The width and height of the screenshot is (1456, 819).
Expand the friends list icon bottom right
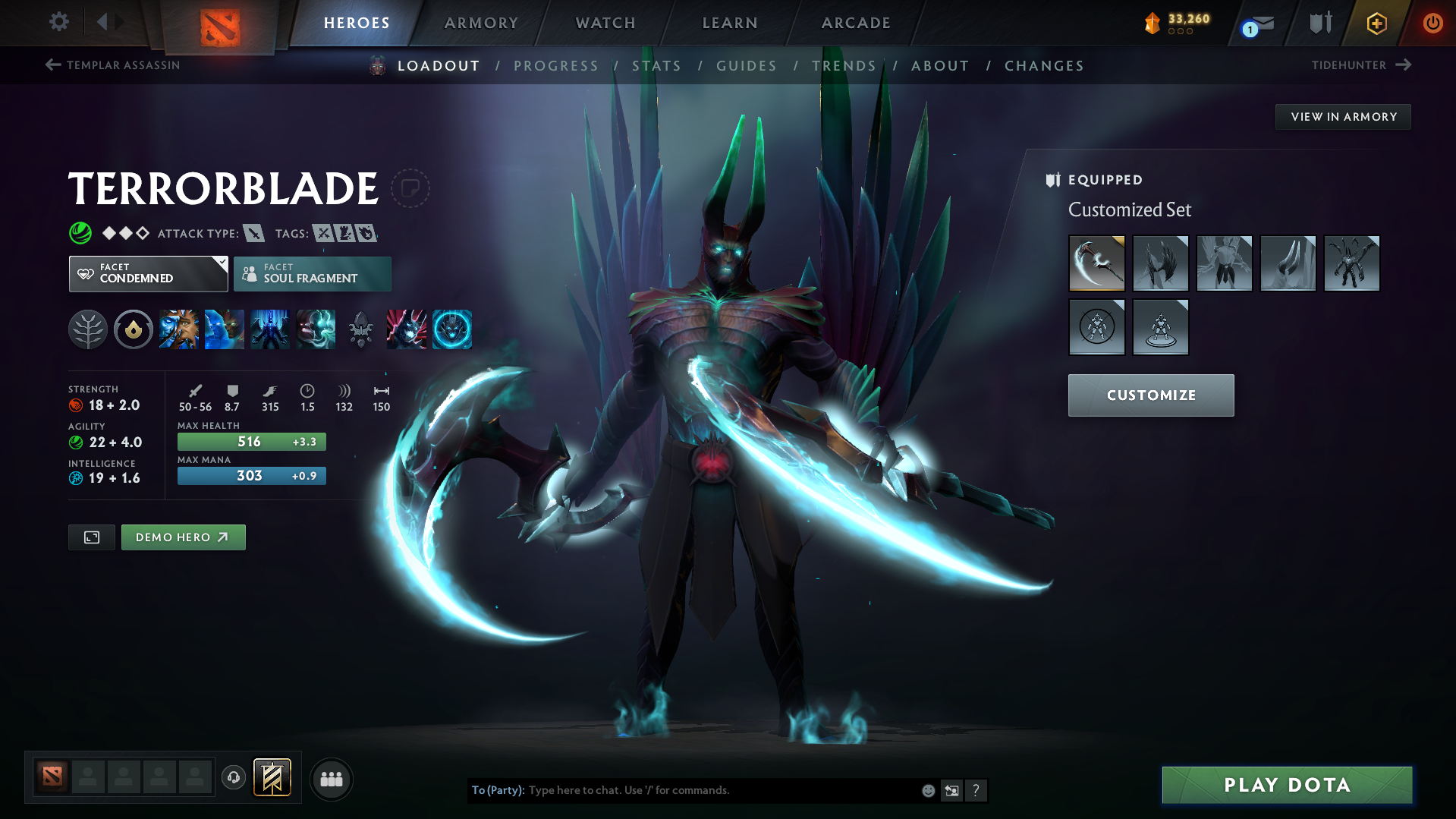331,779
